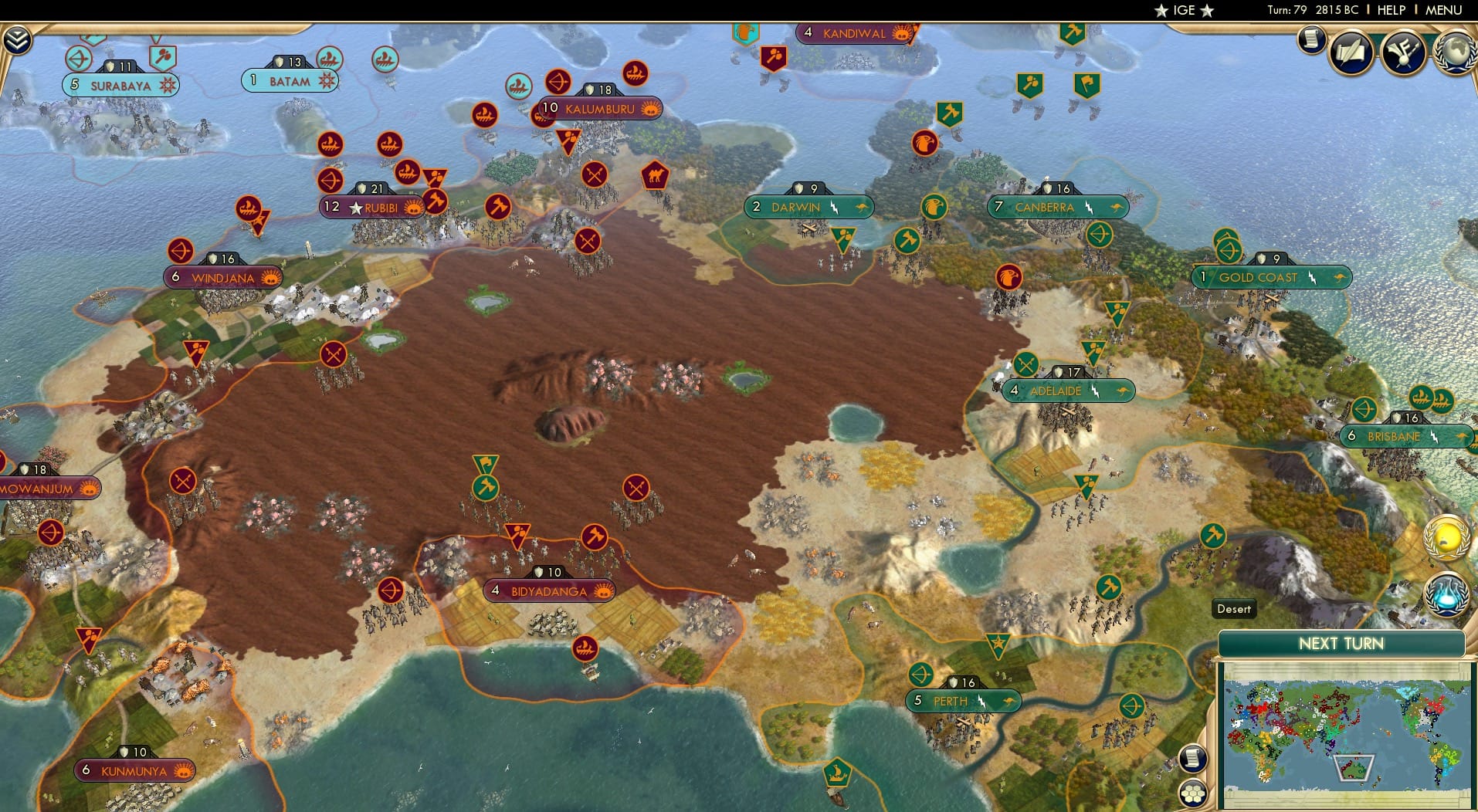The height and width of the screenshot is (812, 1478).
Task: Click the blue research flask indicator
Action: point(1446,594)
